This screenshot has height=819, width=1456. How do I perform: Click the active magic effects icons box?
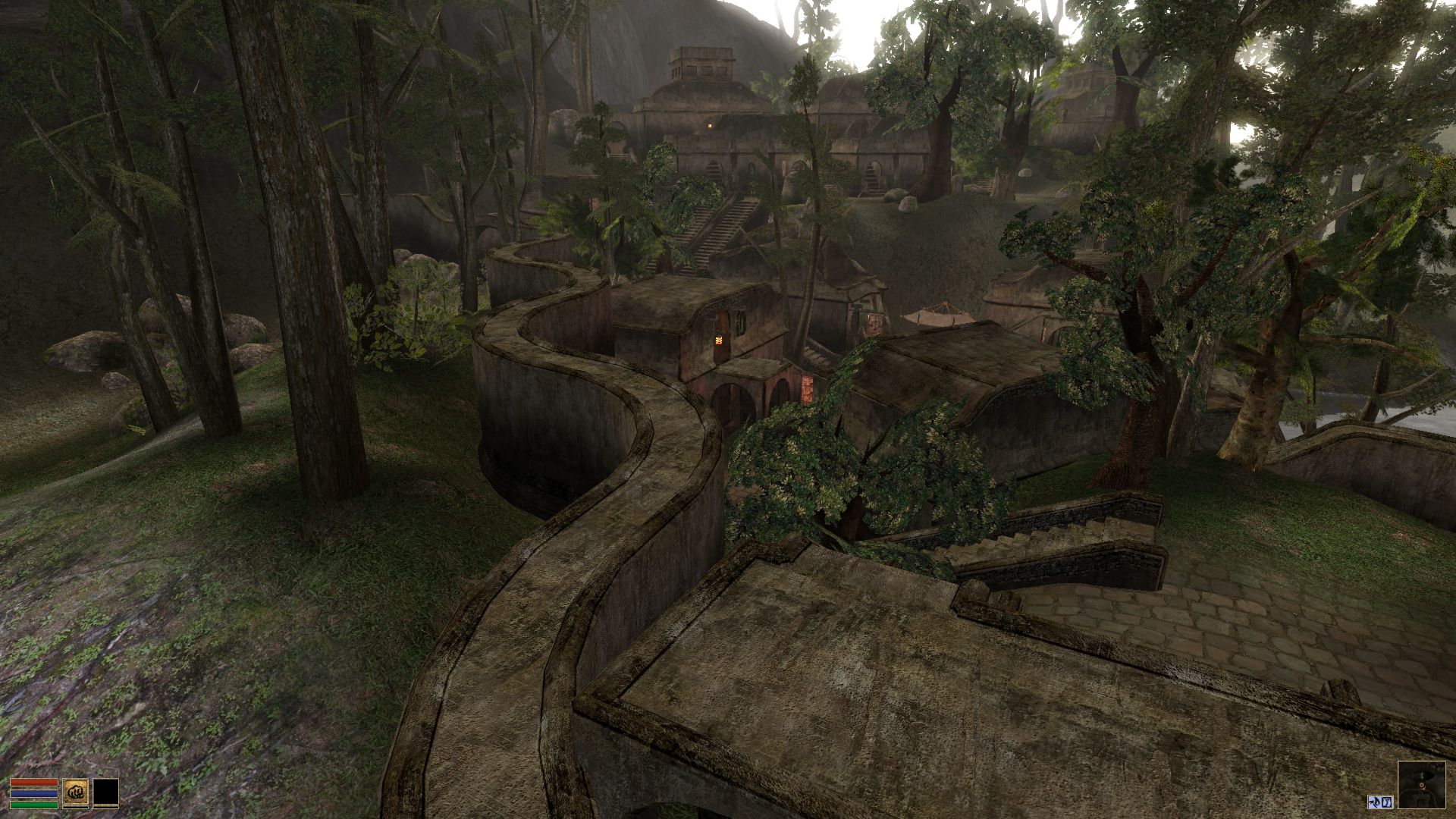pyautogui.click(x=1381, y=801)
